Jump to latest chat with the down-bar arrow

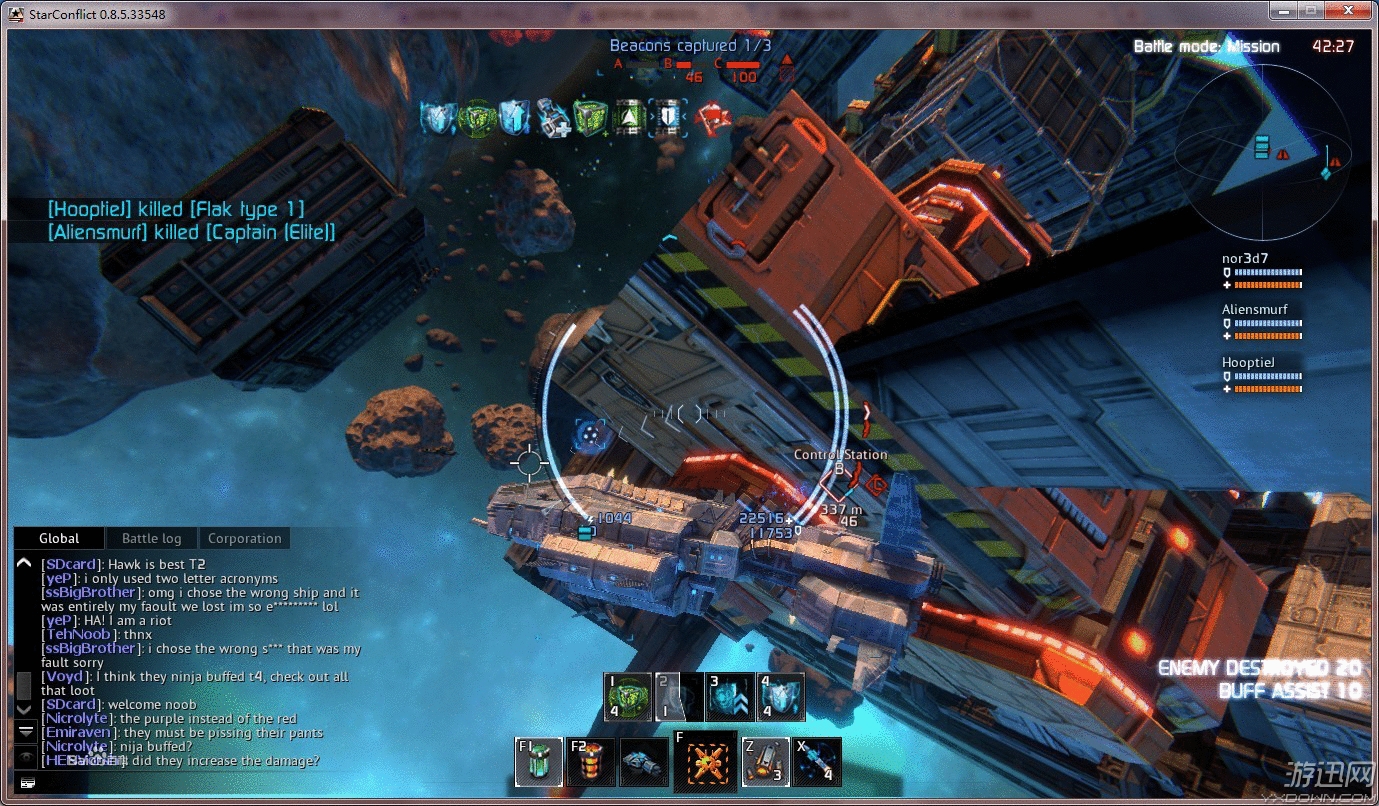click(25, 732)
